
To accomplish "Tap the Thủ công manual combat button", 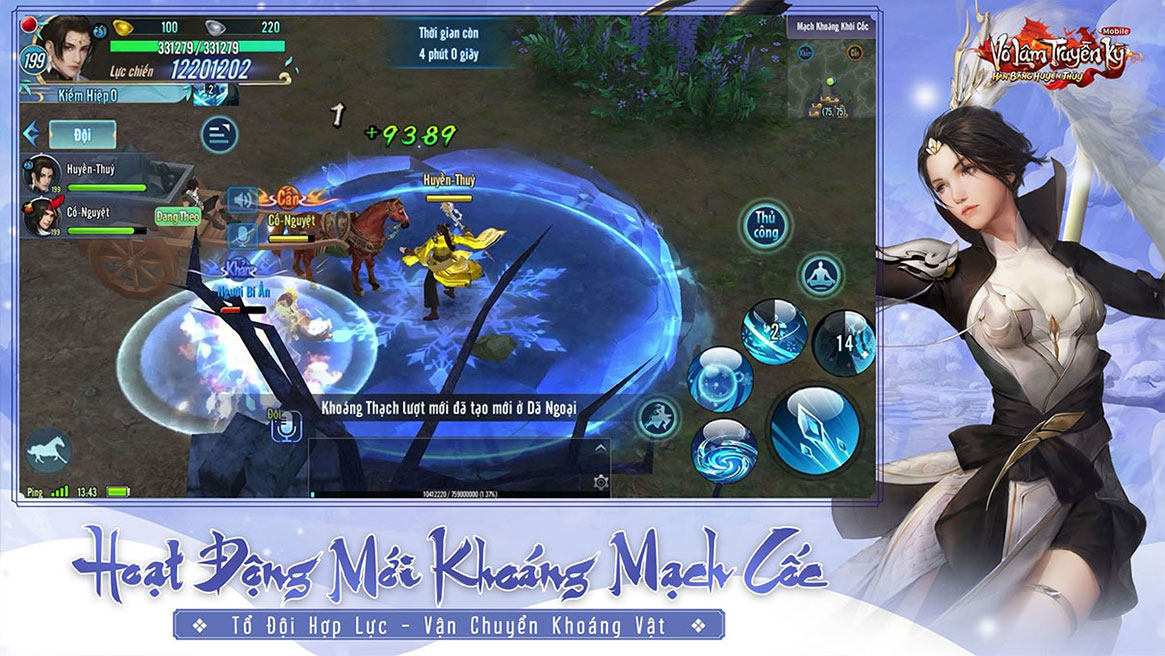I will pyautogui.click(x=765, y=225).
